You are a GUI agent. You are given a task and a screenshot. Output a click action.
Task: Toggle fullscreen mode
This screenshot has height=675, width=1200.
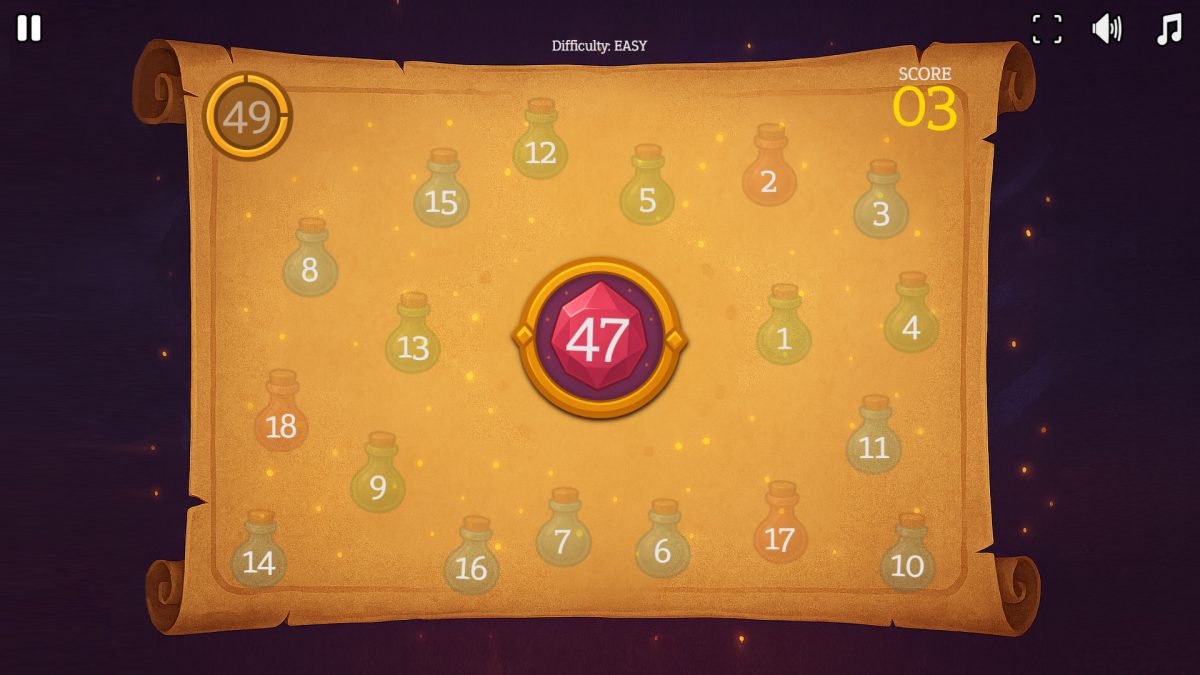coord(1047,29)
